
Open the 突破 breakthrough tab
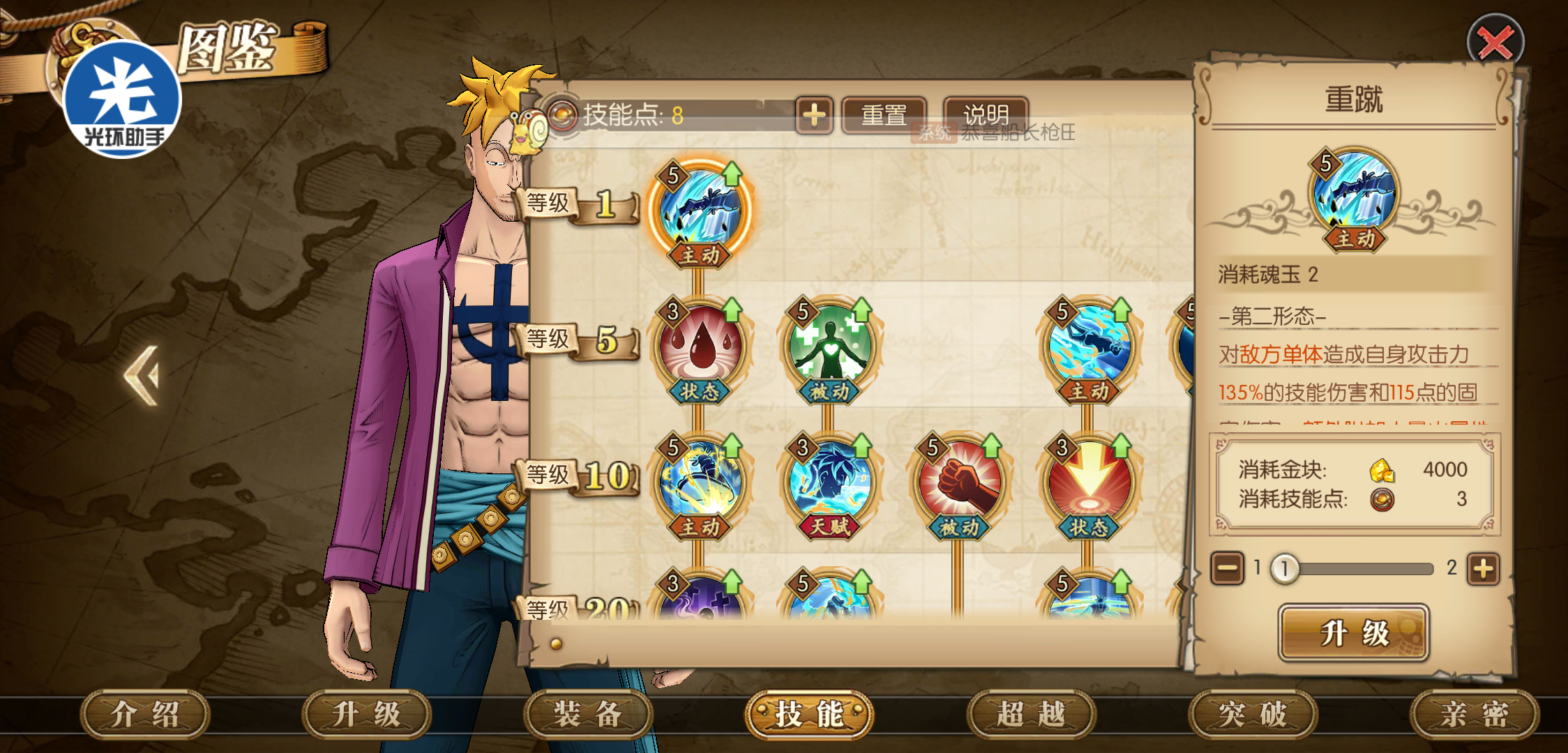[1253, 714]
